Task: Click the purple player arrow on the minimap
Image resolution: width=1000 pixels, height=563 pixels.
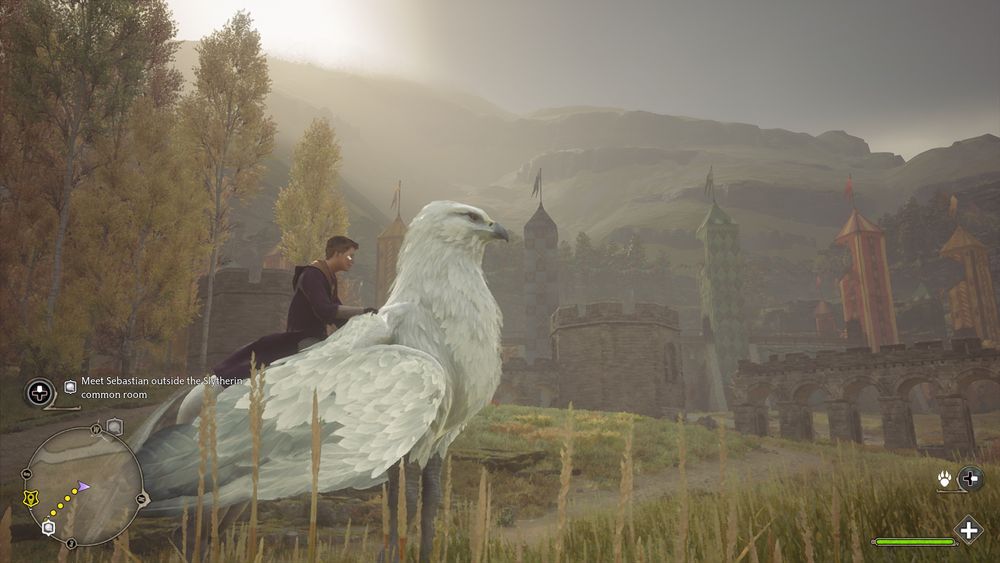Action: pyautogui.click(x=84, y=486)
